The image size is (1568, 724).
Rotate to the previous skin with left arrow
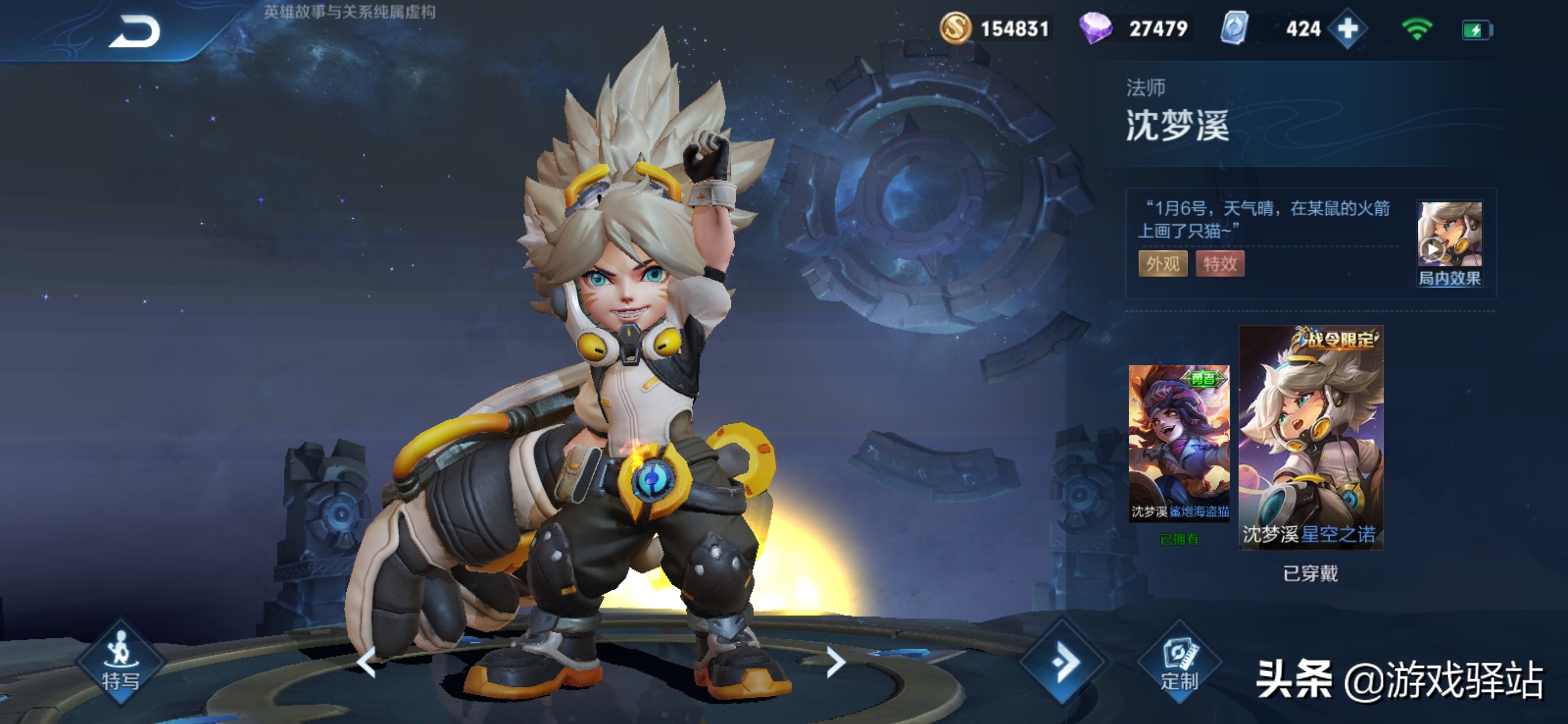tap(366, 662)
